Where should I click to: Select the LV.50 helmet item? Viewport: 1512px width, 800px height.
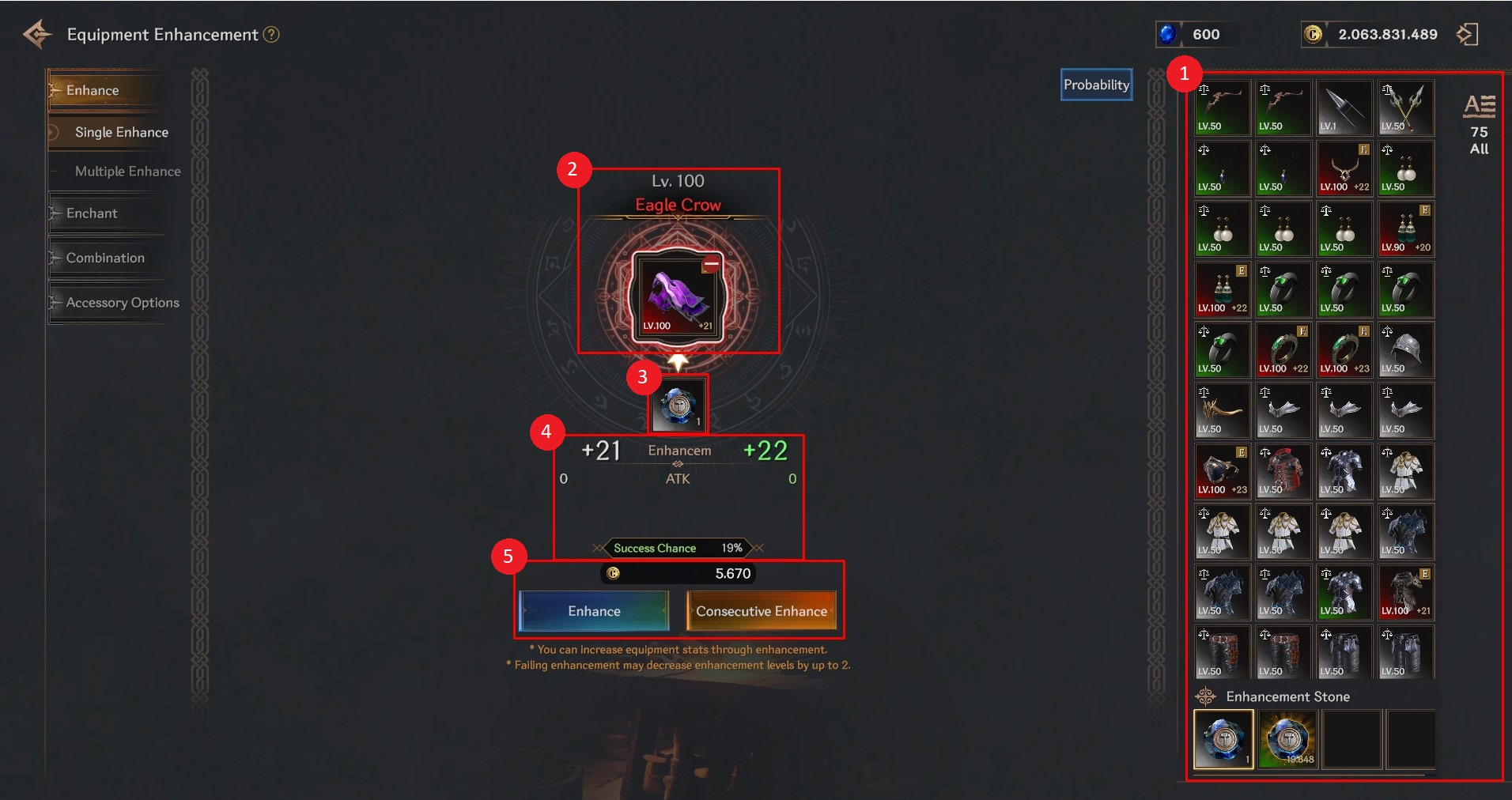click(x=1406, y=350)
